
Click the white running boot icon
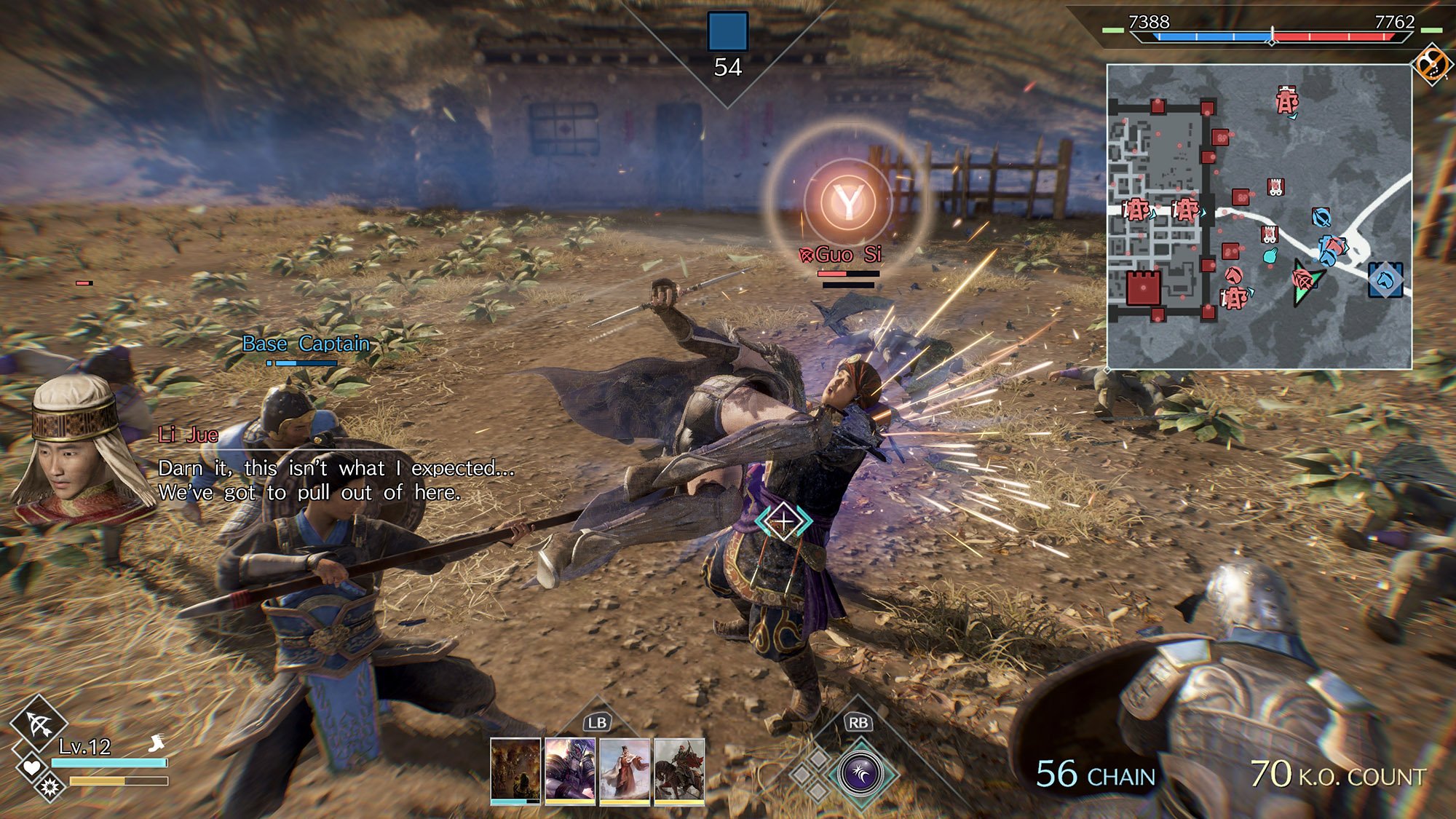pos(157,743)
